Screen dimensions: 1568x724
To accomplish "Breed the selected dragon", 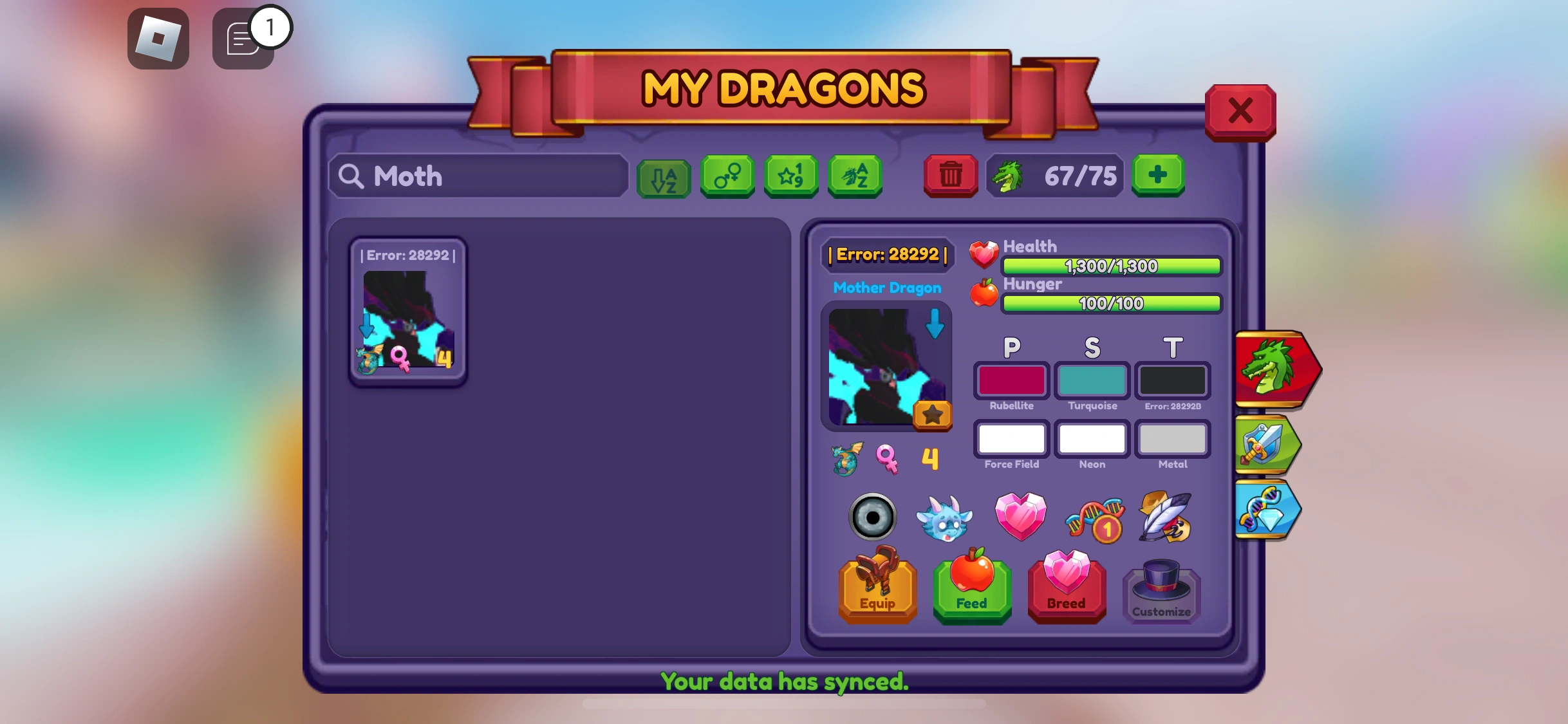I will pyautogui.click(x=1067, y=588).
